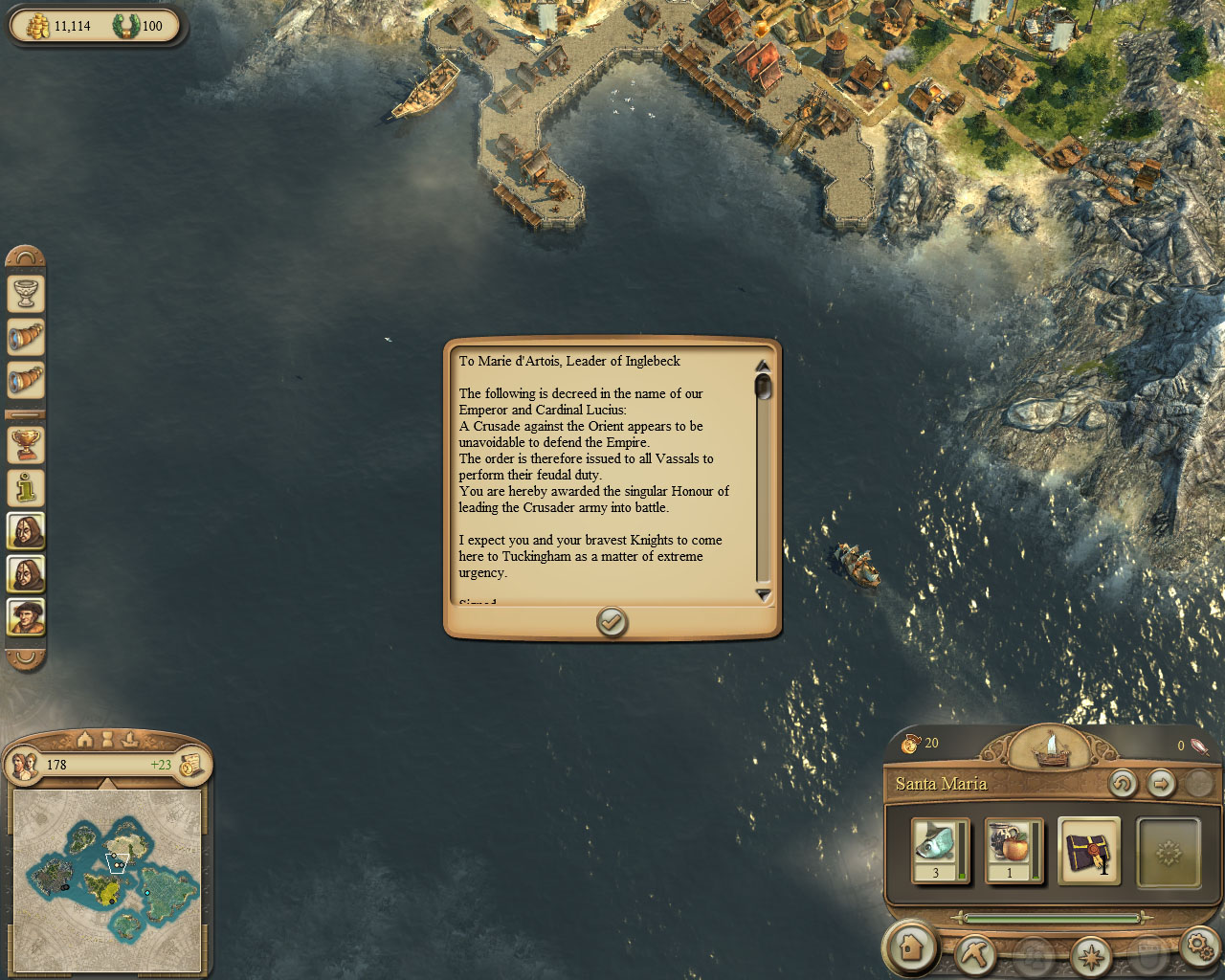Viewport: 1225px width, 980px height.
Task: Open the compass star button
Action: click(1090, 954)
